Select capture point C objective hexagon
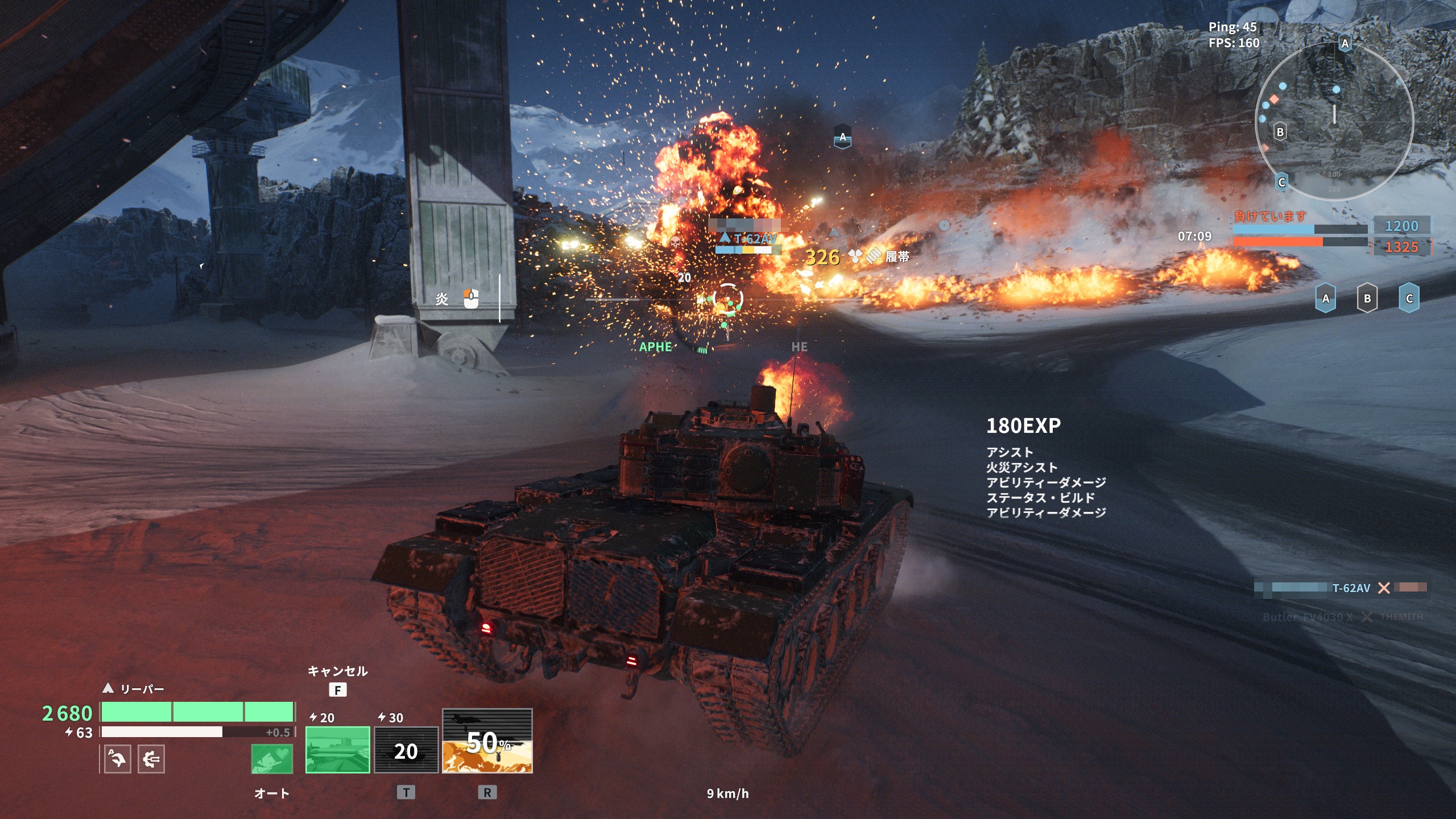This screenshot has height=819, width=1456. tap(1409, 299)
